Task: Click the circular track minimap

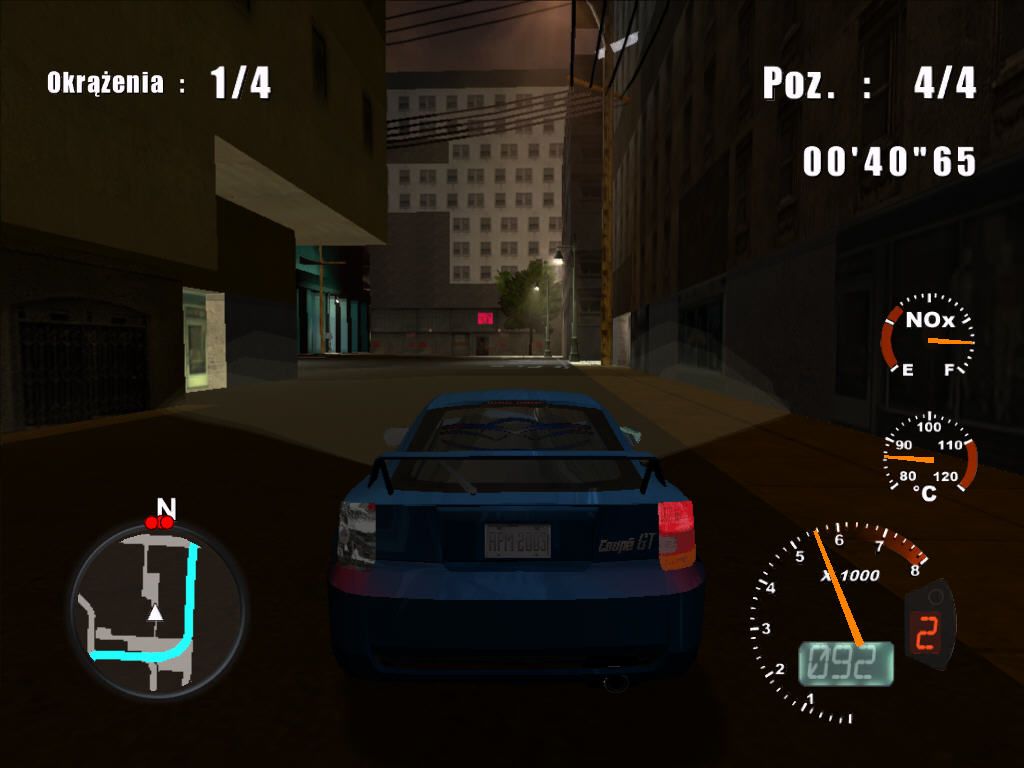Action: click(157, 609)
